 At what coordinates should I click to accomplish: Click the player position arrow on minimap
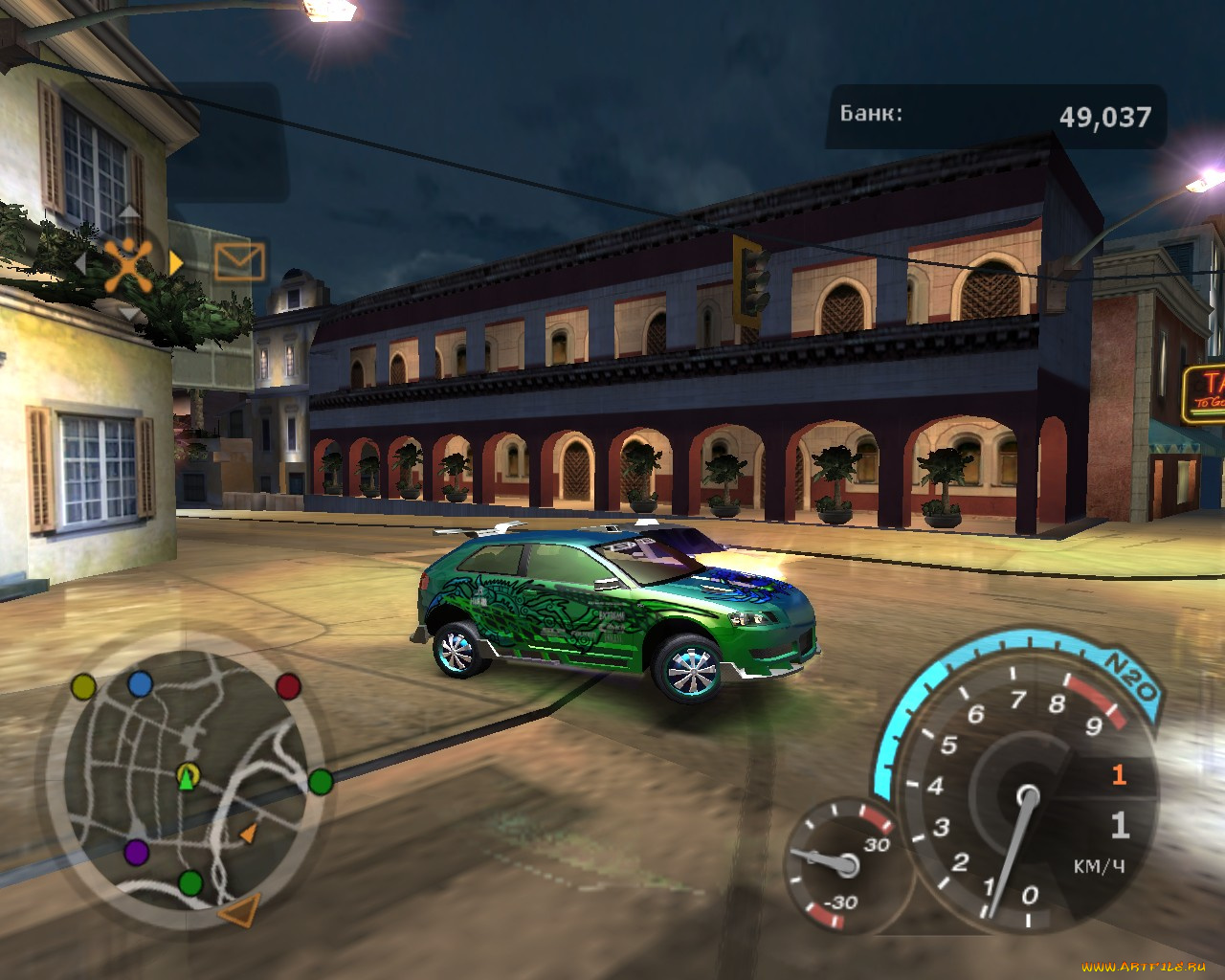187,777
